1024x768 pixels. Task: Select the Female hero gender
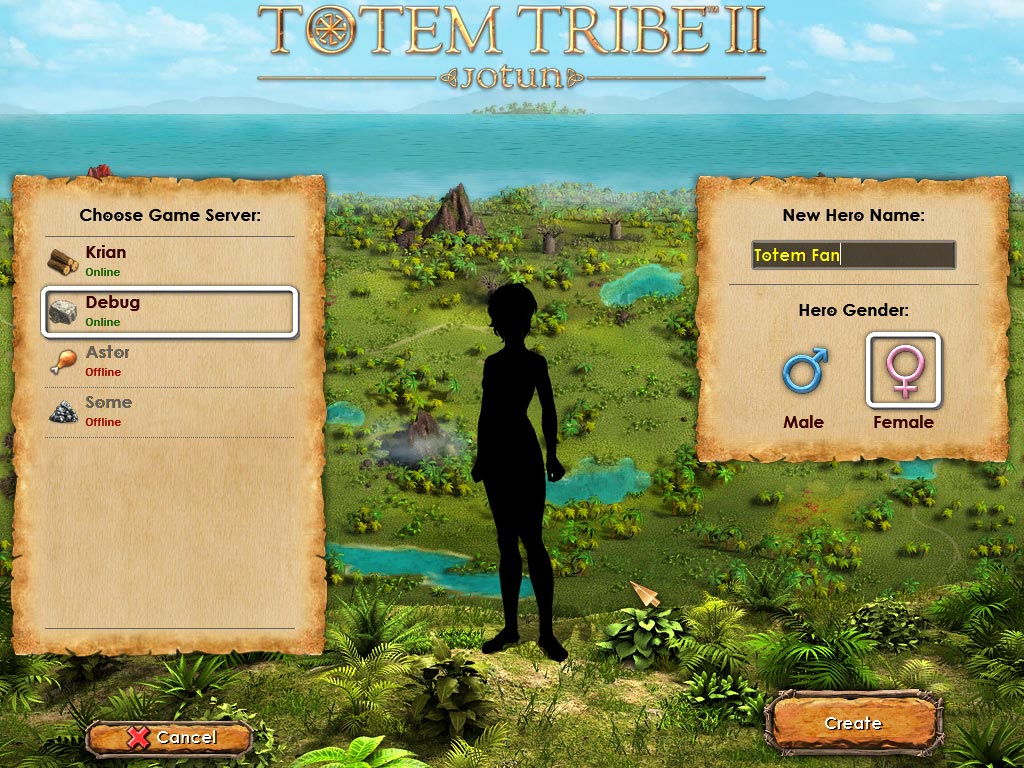(x=903, y=372)
